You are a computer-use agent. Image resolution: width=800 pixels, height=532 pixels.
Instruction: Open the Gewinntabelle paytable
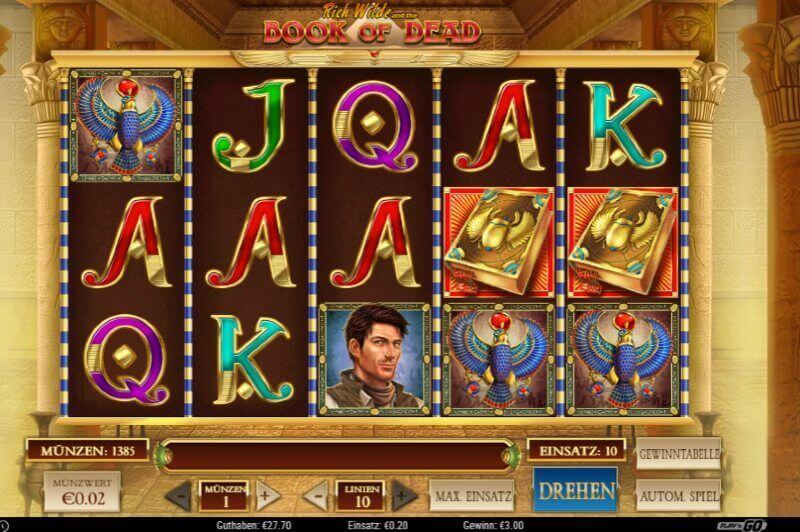678,453
